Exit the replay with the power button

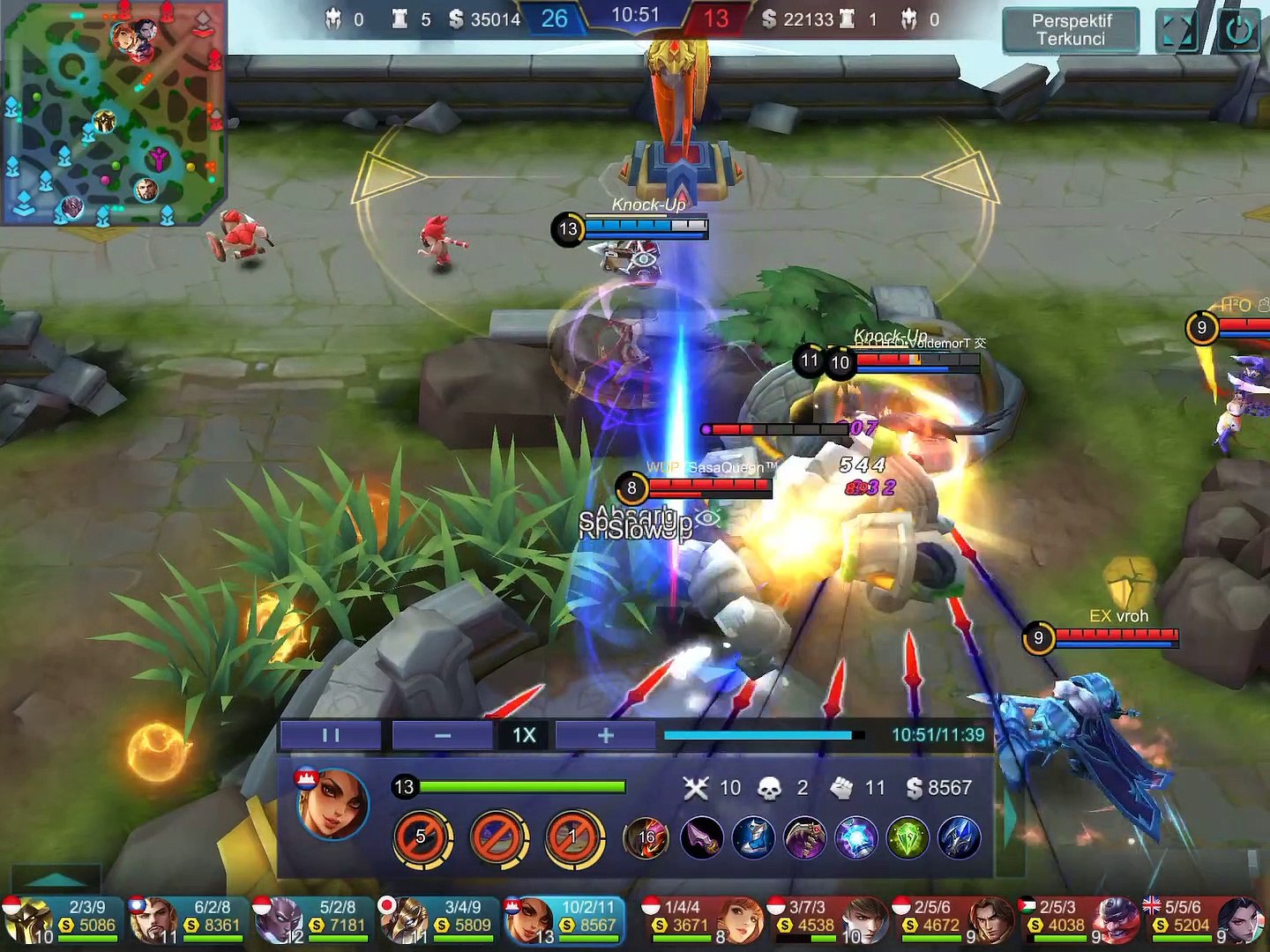point(1238,31)
